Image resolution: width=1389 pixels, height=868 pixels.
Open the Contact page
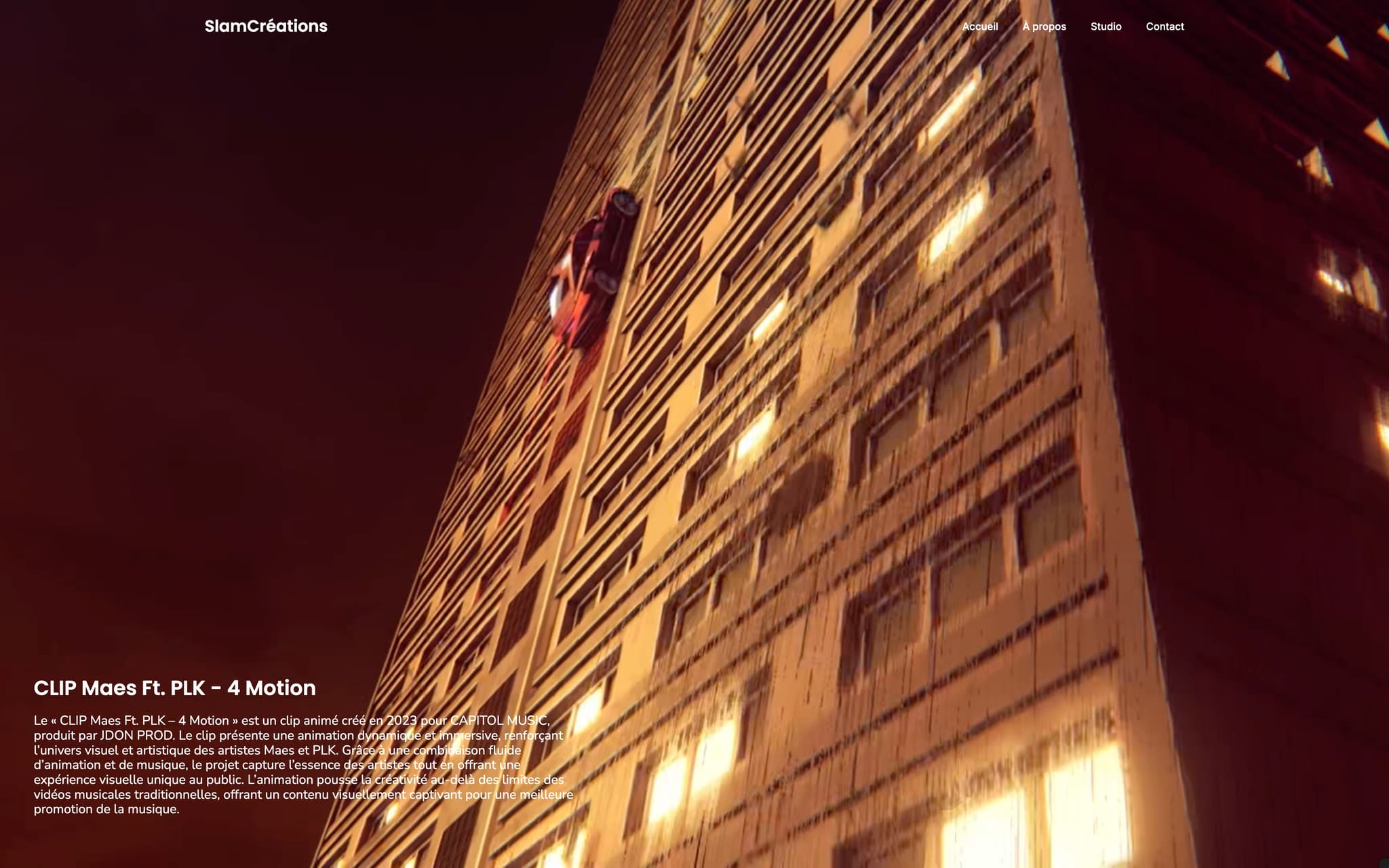[x=1165, y=26]
